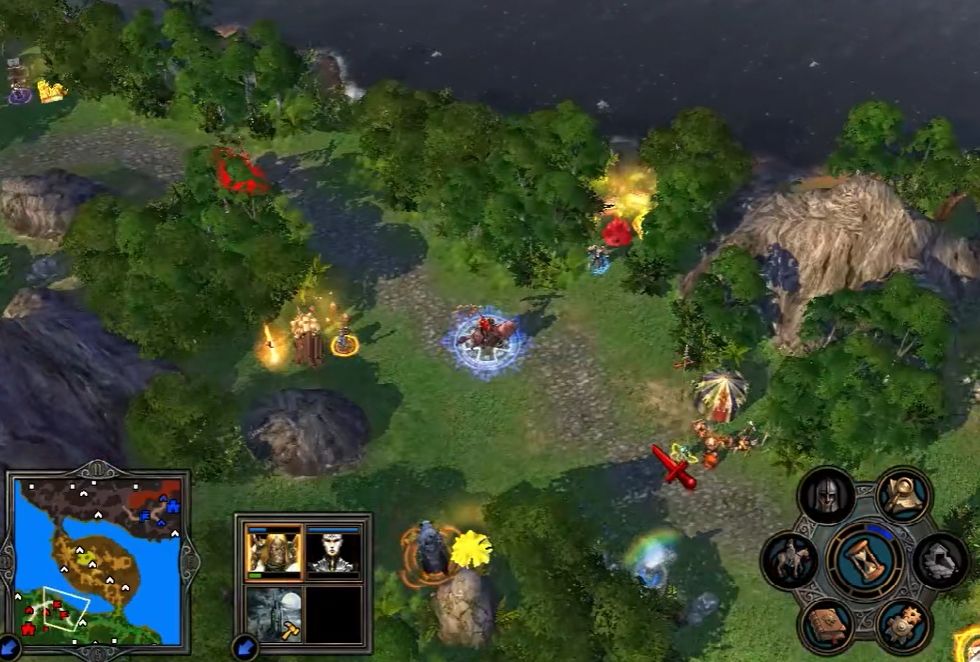
Task: Click the magnifying glass and scroll icon
Action: tap(903, 493)
